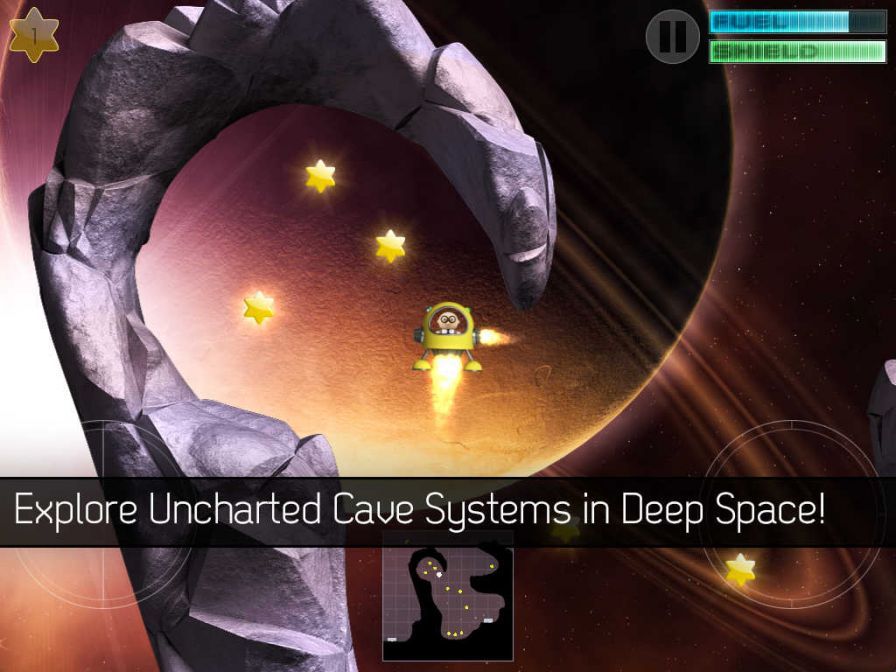Pause the game with the pause button
This screenshot has height=672, width=896.
(672, 36)
